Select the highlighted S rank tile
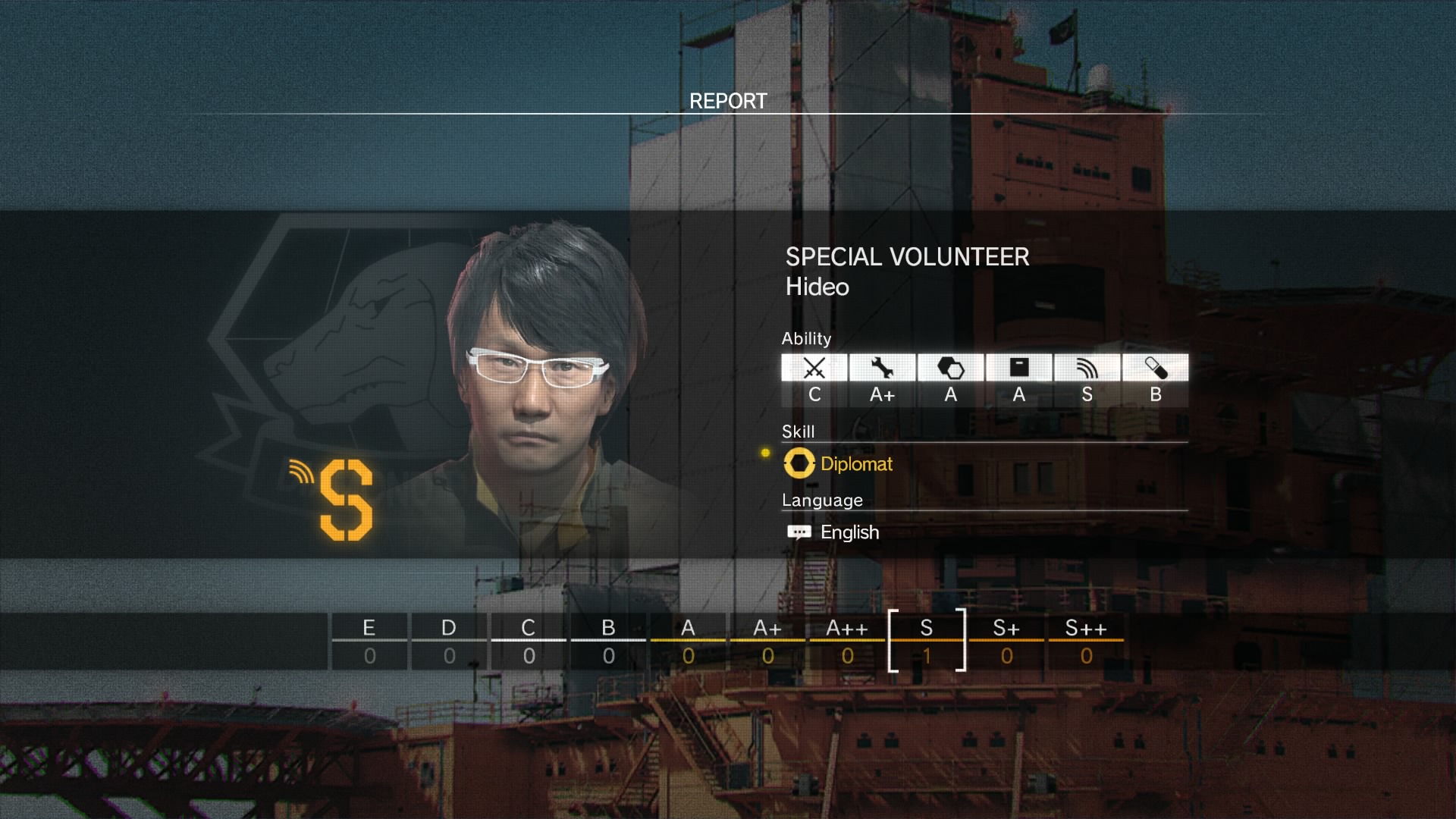The width and height of the screenshot is (1456, 819). [x=927, y=642]
